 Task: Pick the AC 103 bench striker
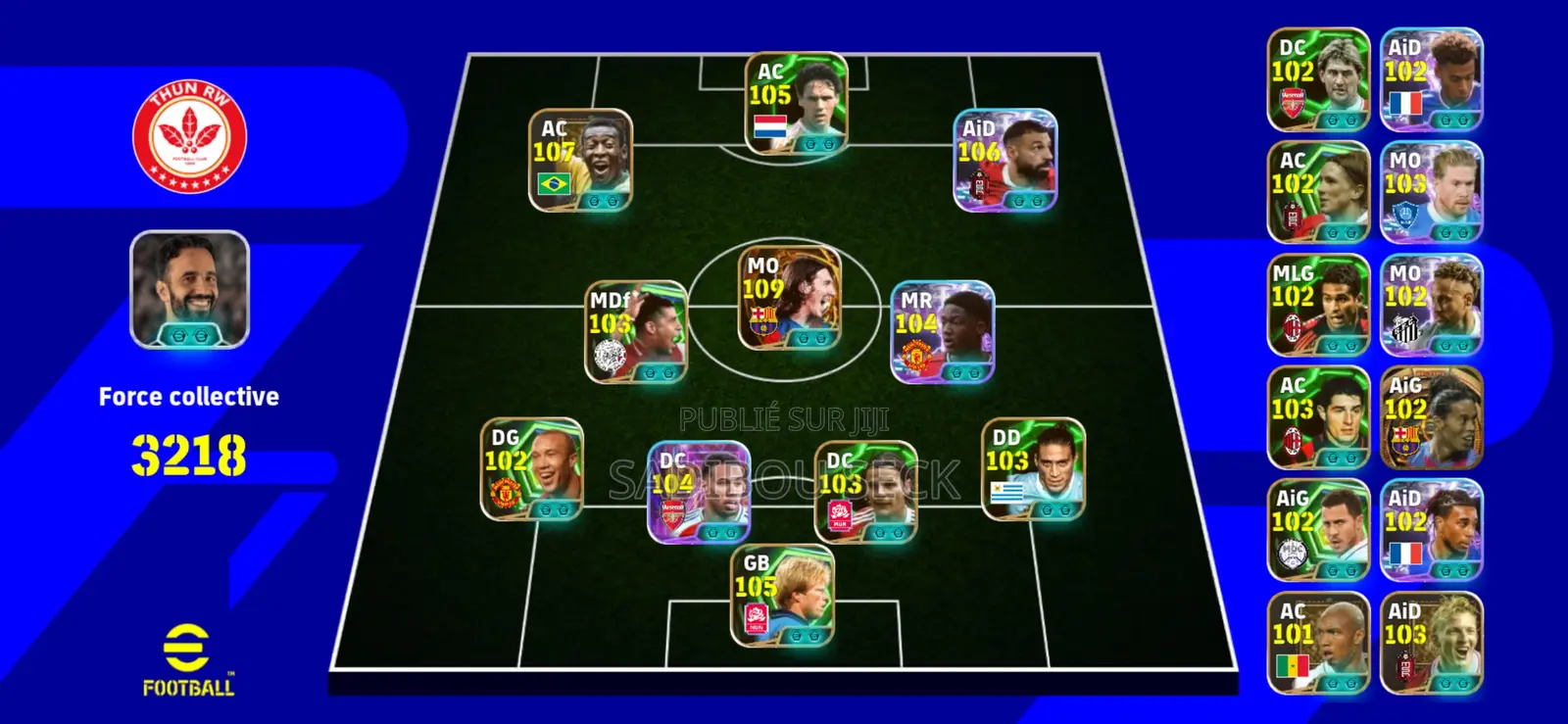click(1318, 417)
